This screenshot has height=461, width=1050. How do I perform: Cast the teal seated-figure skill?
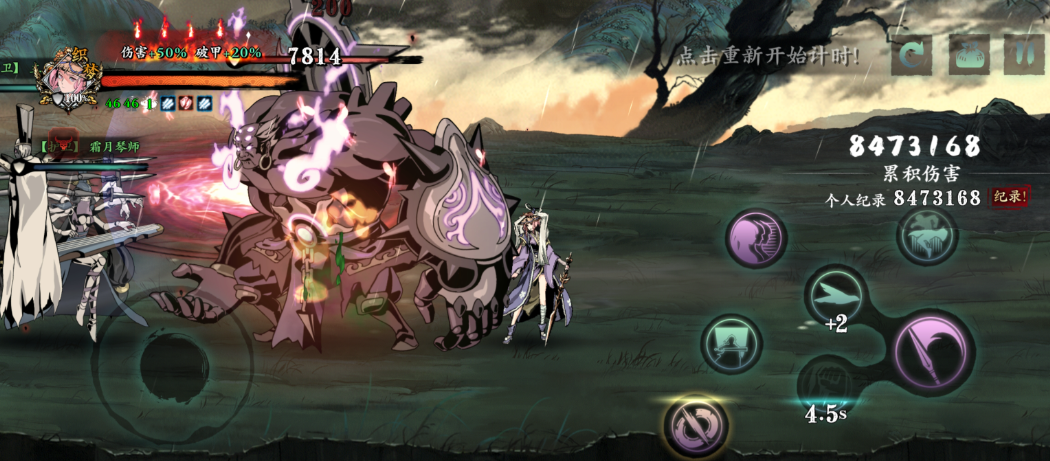point(731,345)
